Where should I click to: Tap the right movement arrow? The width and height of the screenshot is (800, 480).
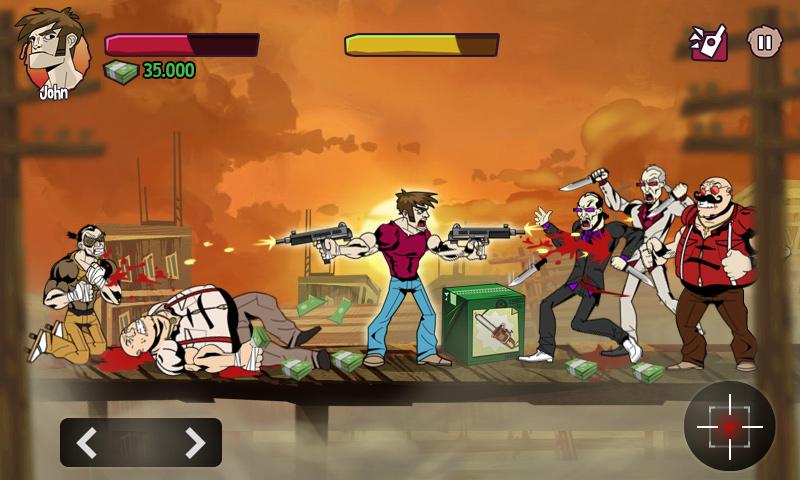click(x=194, y=442)
